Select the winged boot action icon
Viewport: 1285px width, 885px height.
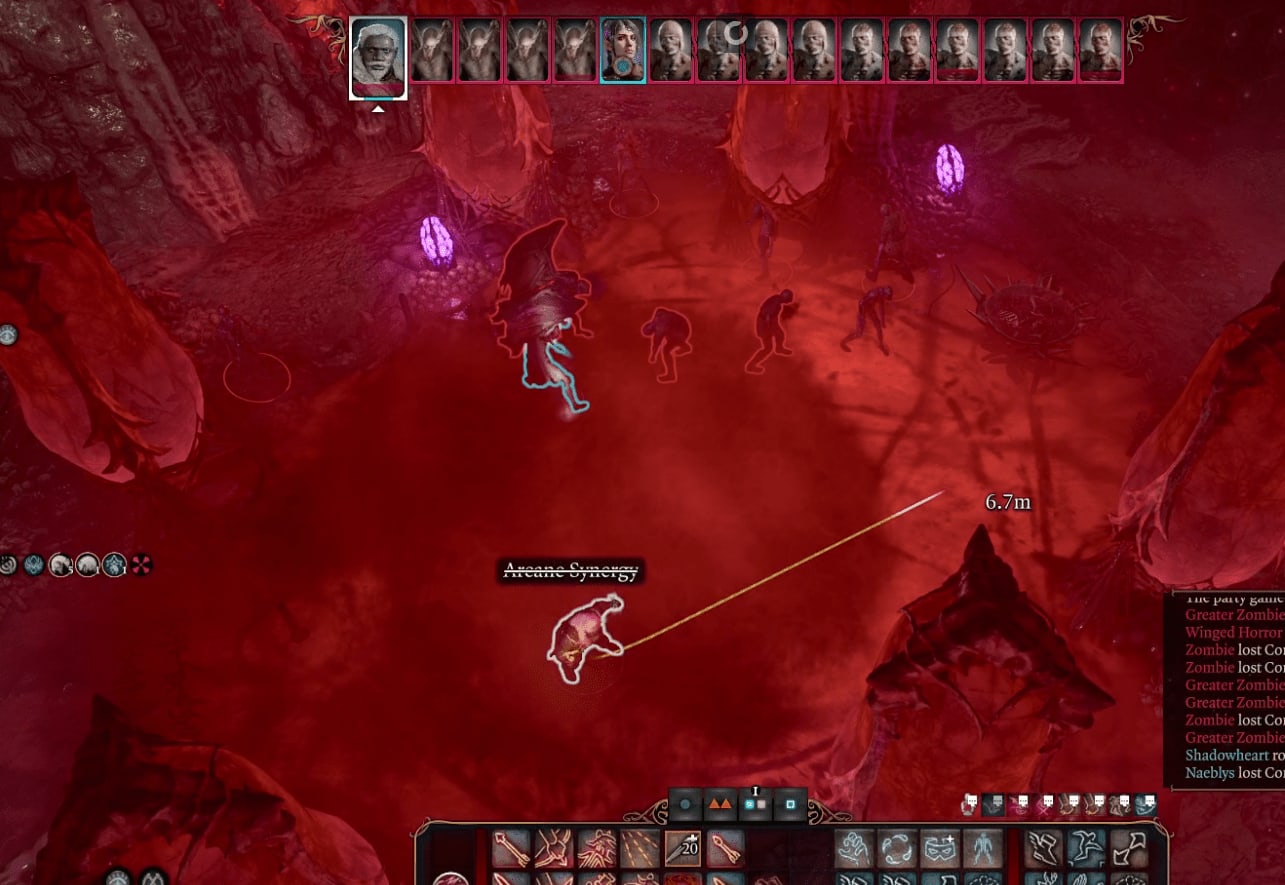tap(1044, 849)
